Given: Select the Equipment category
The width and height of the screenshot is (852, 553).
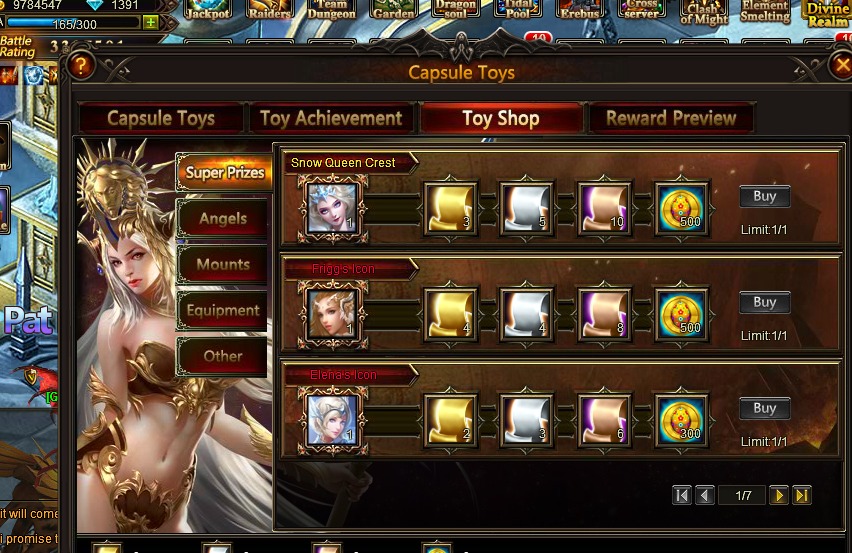Looking at the screenshot, I should click(x=223, y=310).
